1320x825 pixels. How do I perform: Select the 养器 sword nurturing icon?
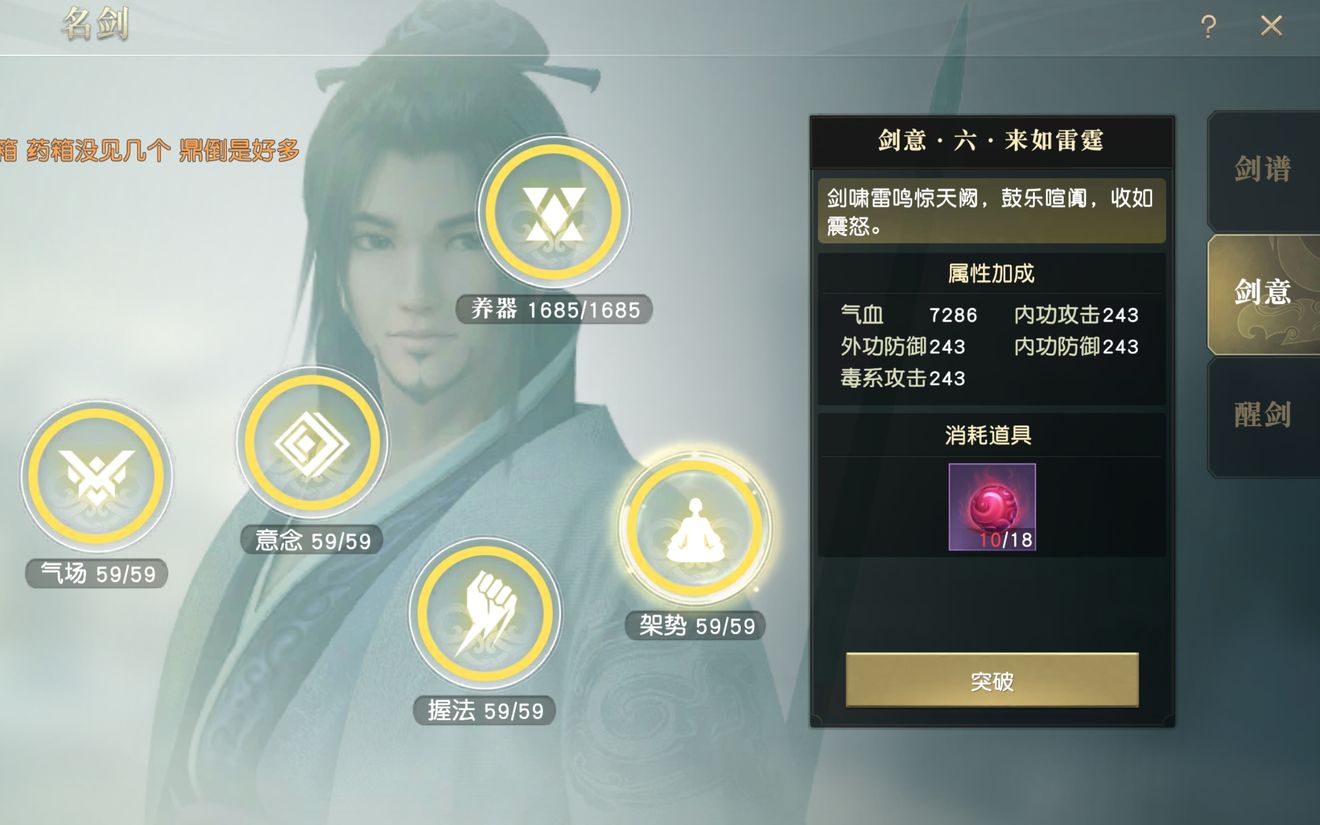point(554,212)
